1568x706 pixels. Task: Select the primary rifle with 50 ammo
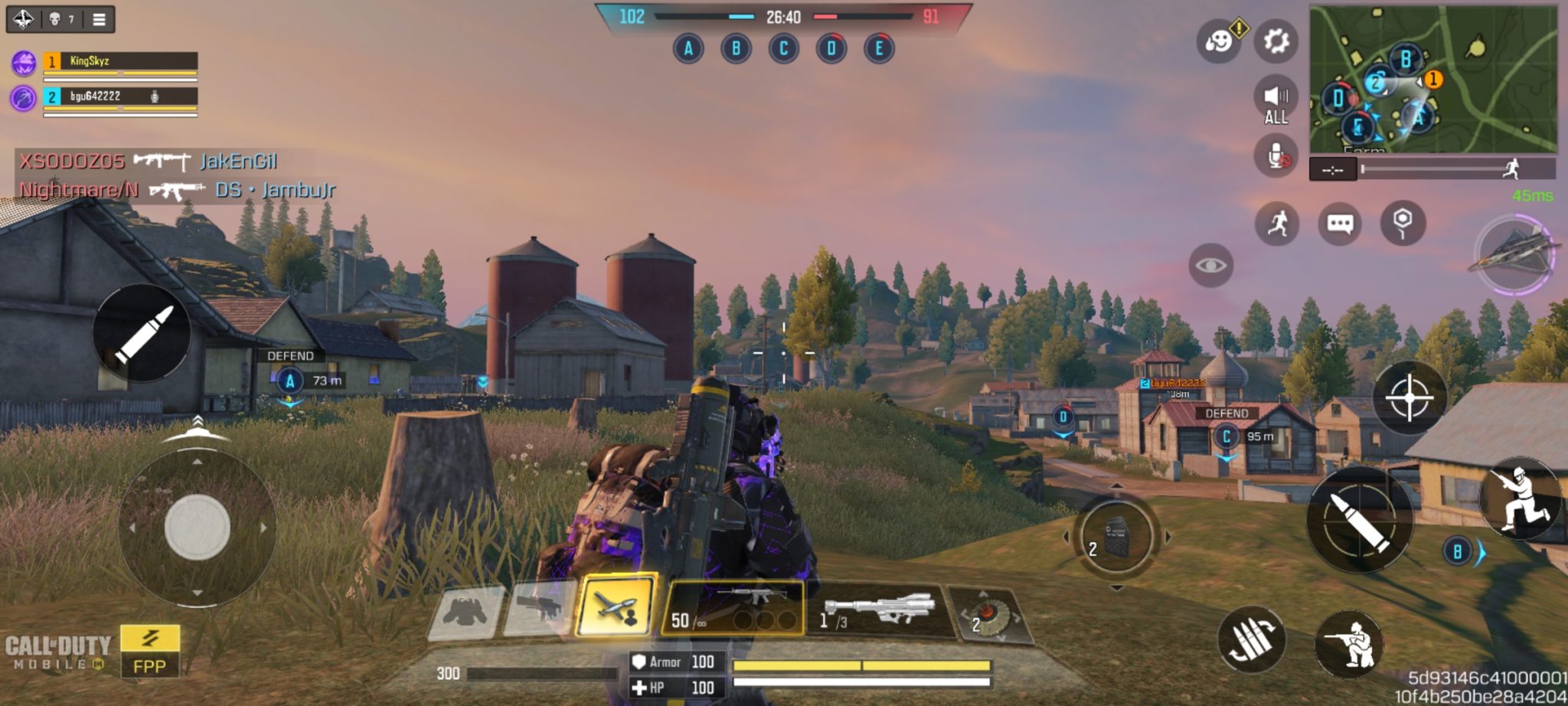[x=732, y=608]
